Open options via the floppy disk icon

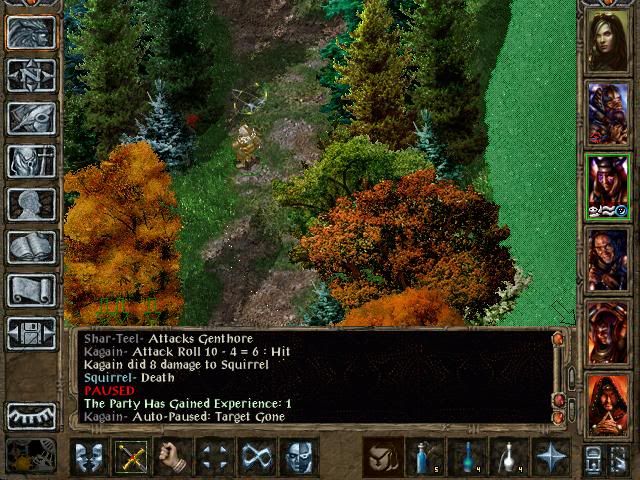click(x=31, y=333)
